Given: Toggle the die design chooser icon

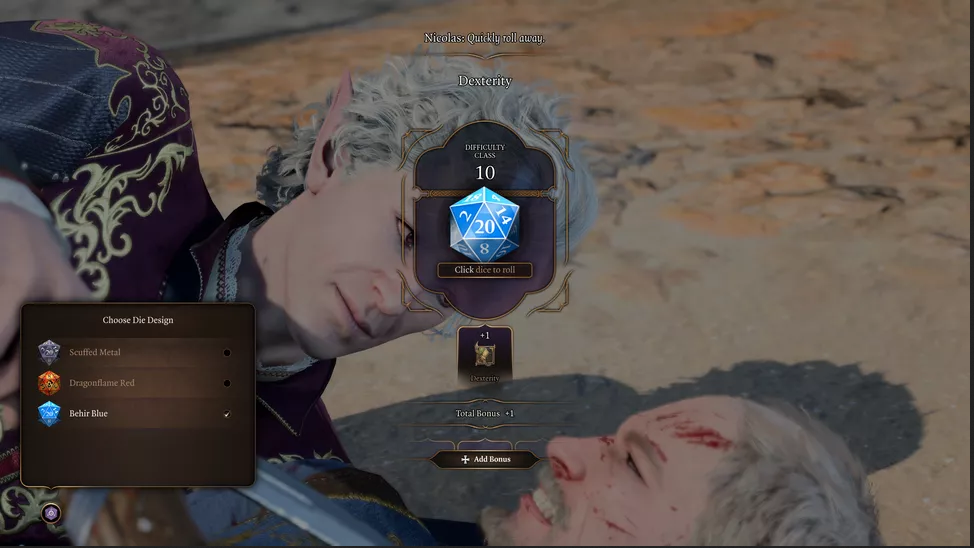Looking at the screenshot, I should (x=52, y=513).
